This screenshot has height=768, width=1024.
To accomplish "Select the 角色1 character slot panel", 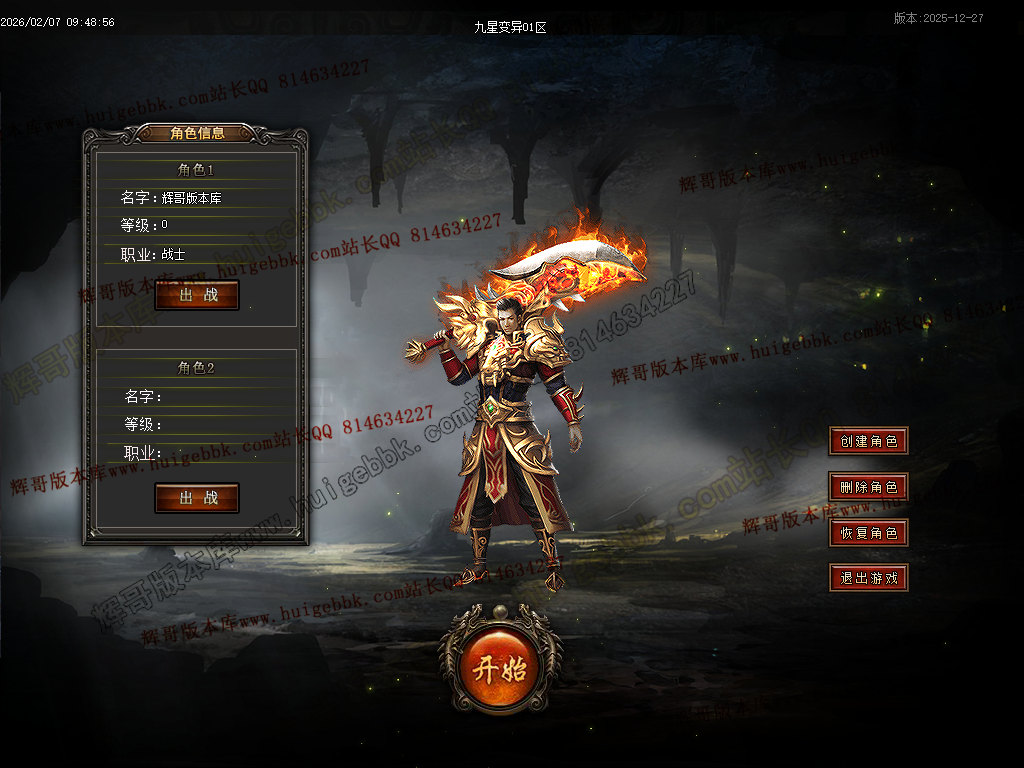I will (x=196, y=225).
